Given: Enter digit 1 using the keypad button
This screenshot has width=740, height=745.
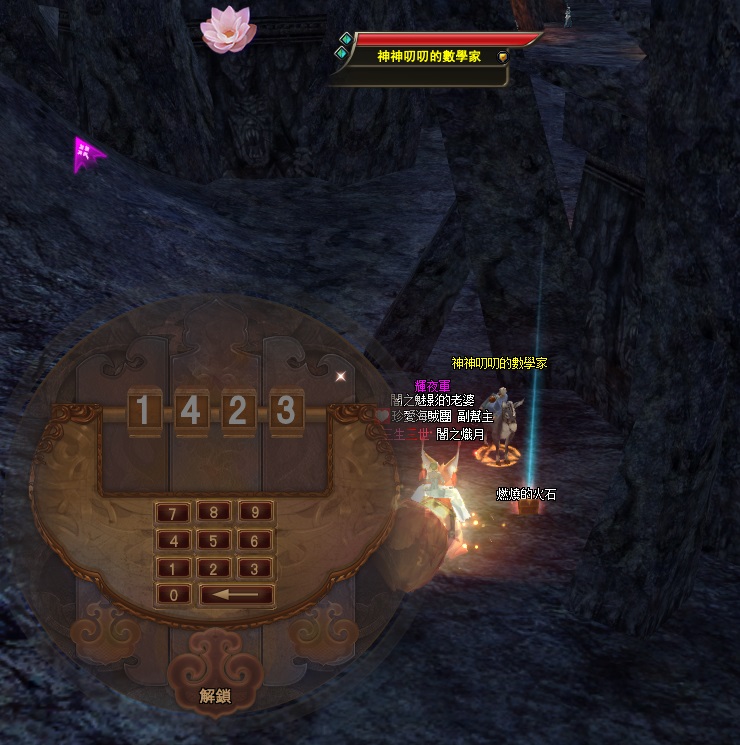Looking at the screenshot, I should [x=173, y=568].
